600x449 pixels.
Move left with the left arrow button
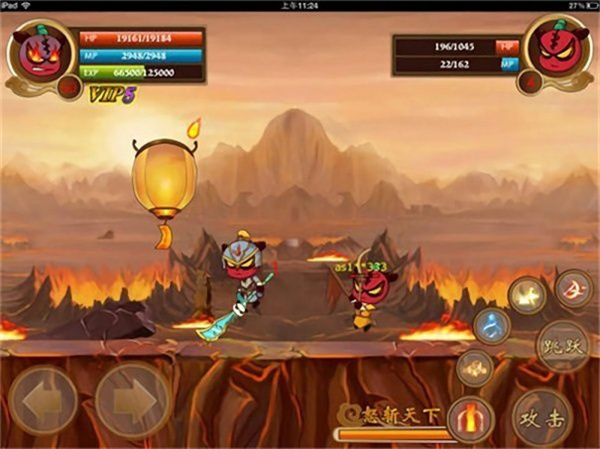42,399
